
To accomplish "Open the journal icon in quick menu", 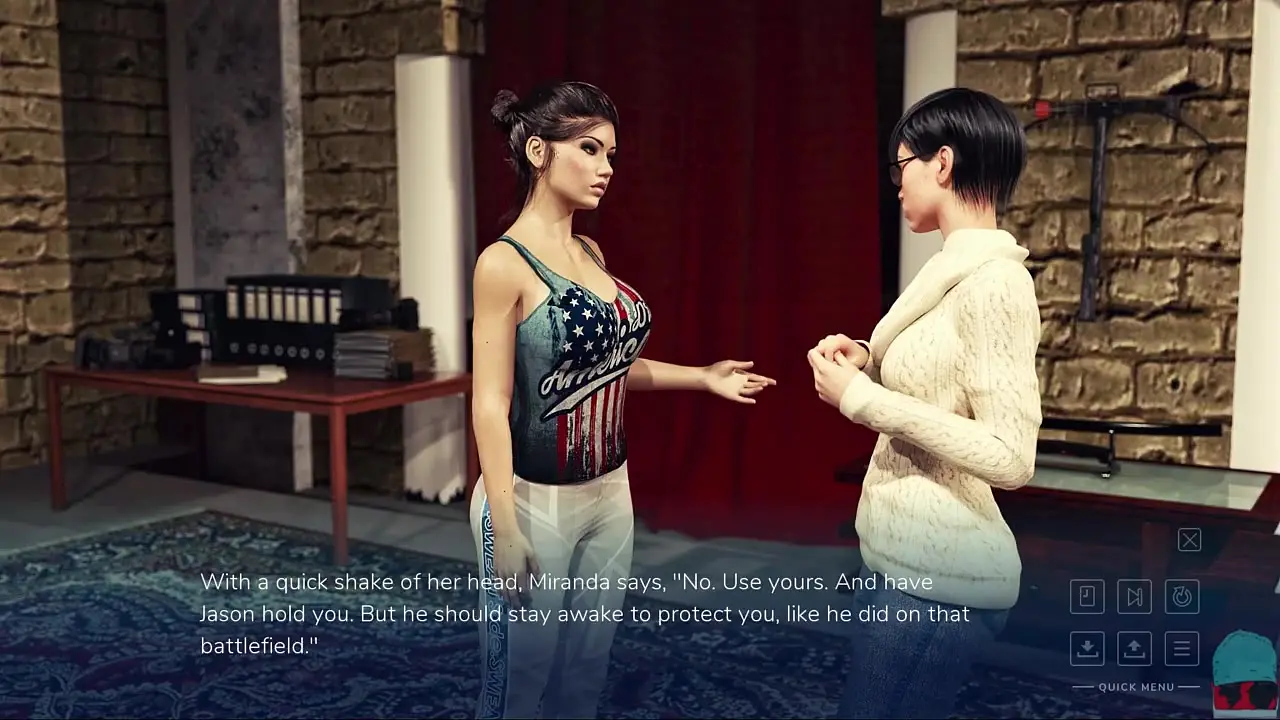I will (x=1087, y=597).
